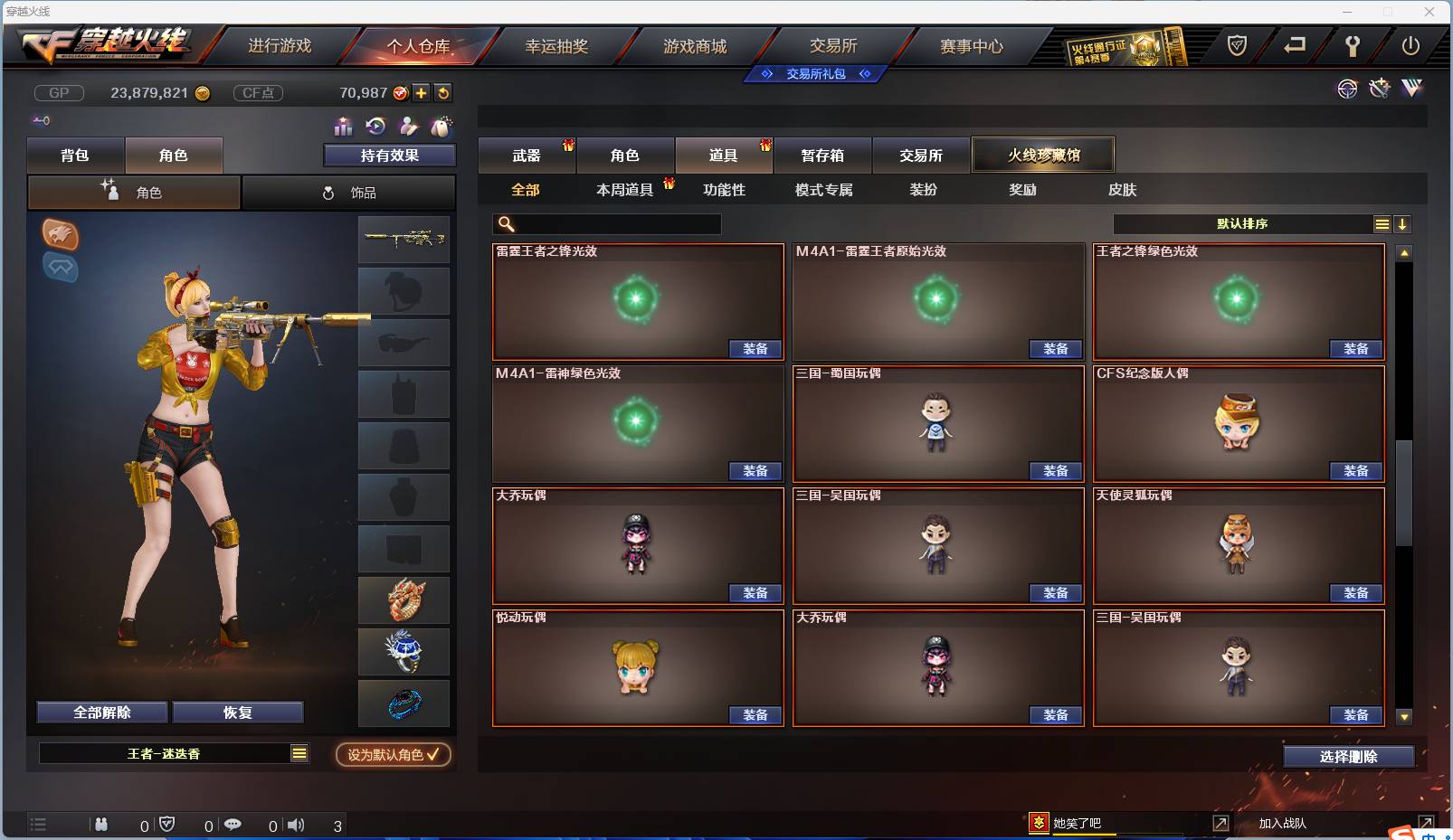Image resolution: width=1453 pixels, height=840 pixels.
Task: Click the crosshair shooting-range icon top right
Action: pyautogui.click(x=1348, y=90)
